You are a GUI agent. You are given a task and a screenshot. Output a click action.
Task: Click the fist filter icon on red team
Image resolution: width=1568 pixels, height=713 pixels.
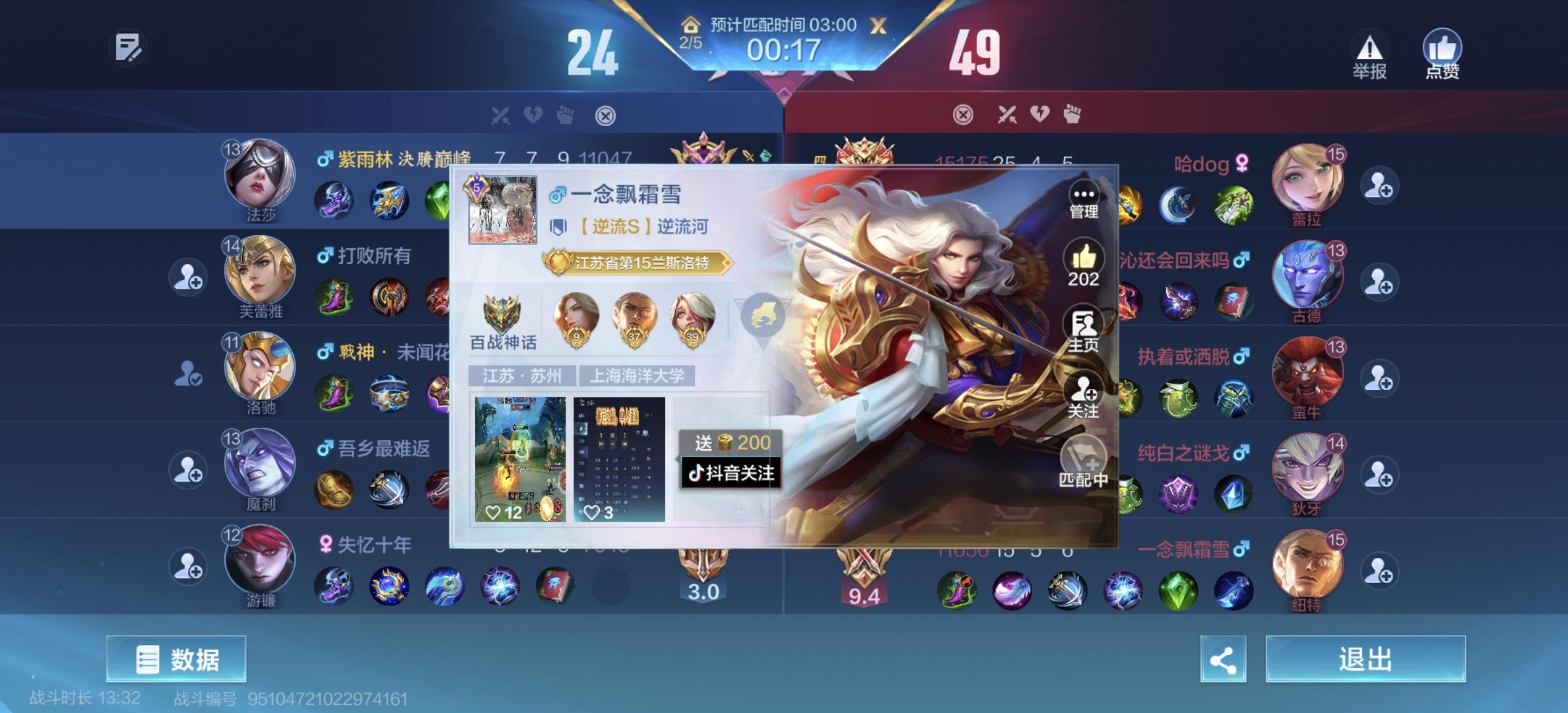click(1073, 114)
